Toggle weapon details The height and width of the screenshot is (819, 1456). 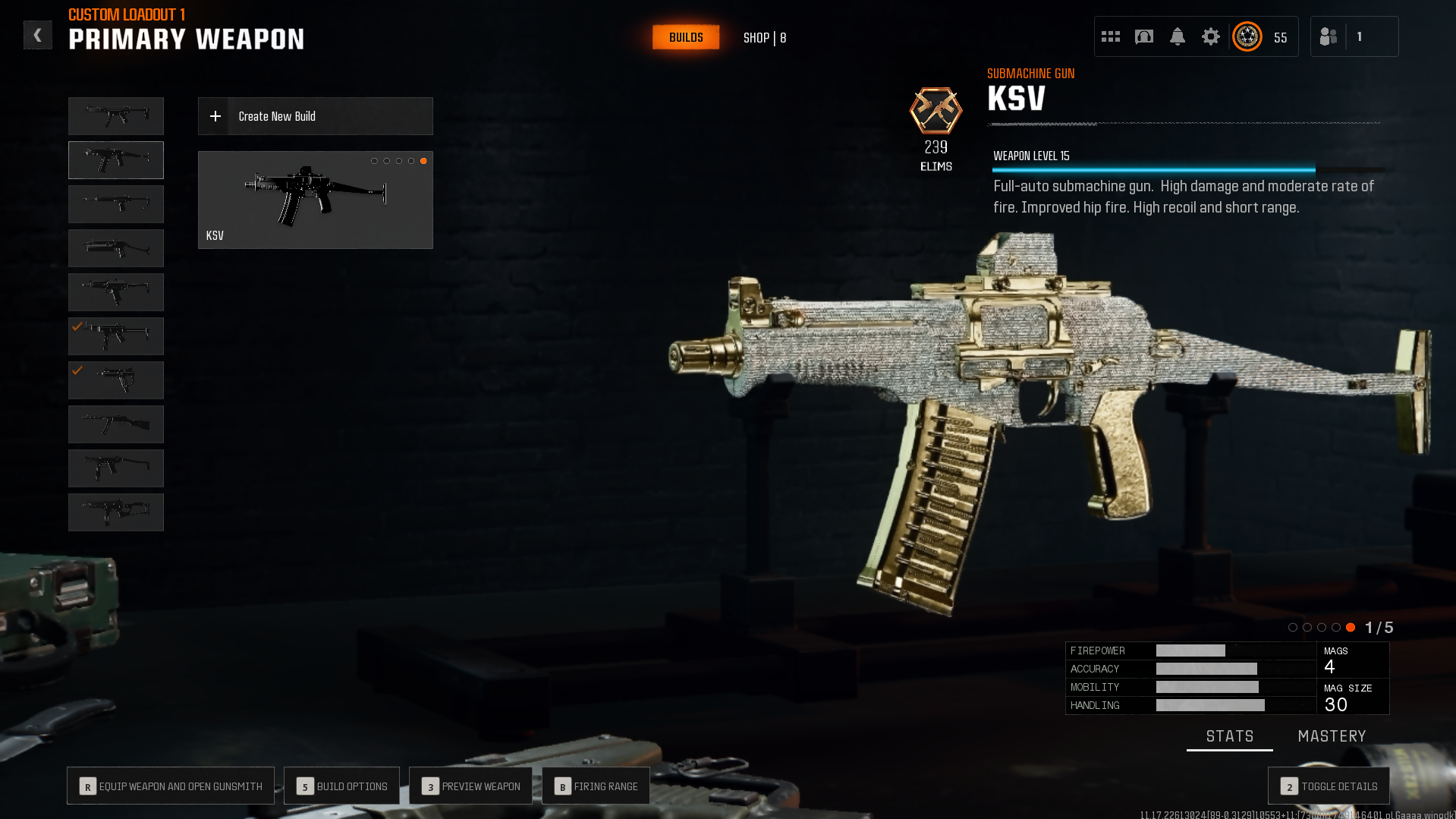point(1329,786)
